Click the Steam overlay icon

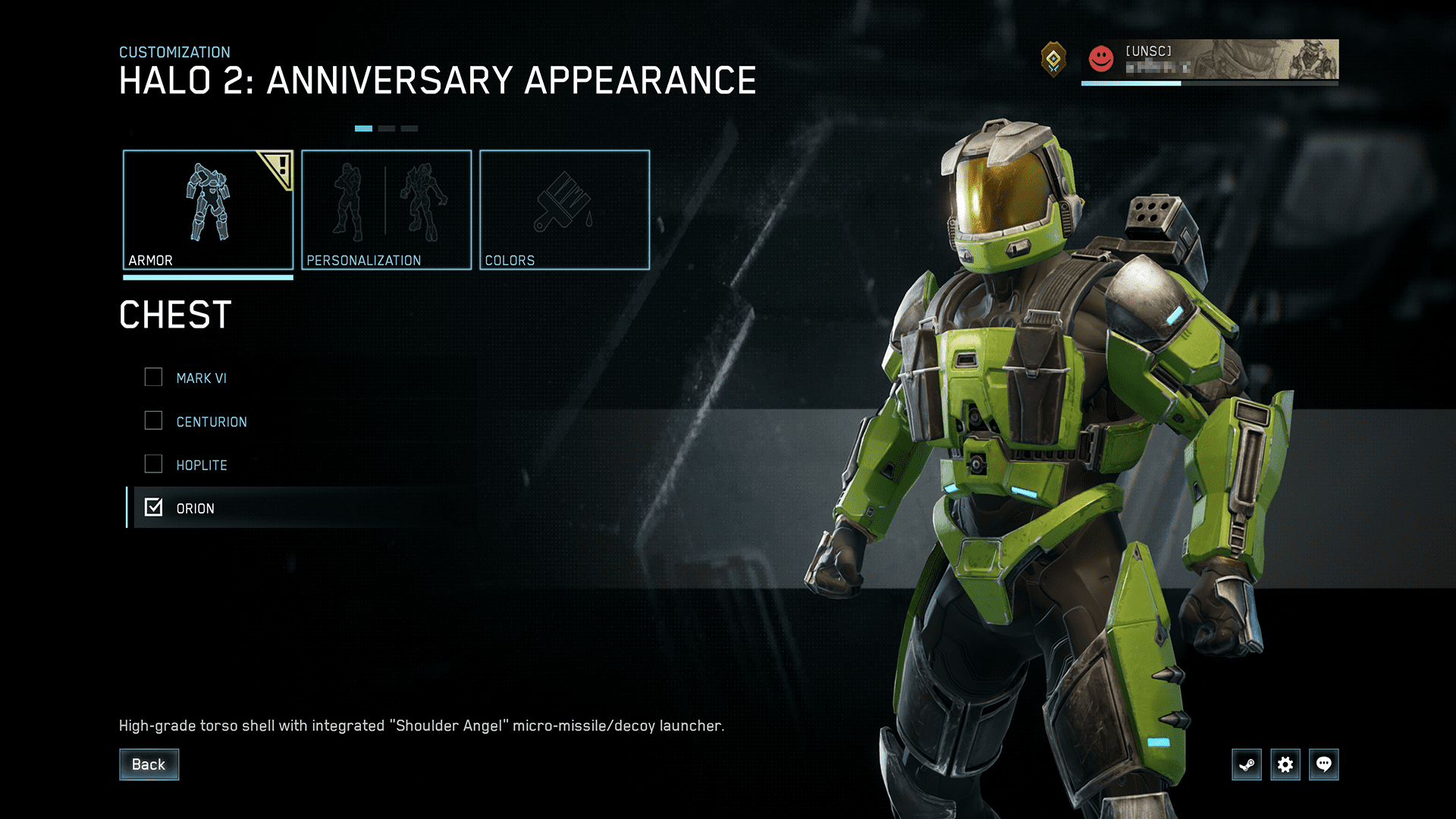pyautogui.click(x=1246, y=764)
